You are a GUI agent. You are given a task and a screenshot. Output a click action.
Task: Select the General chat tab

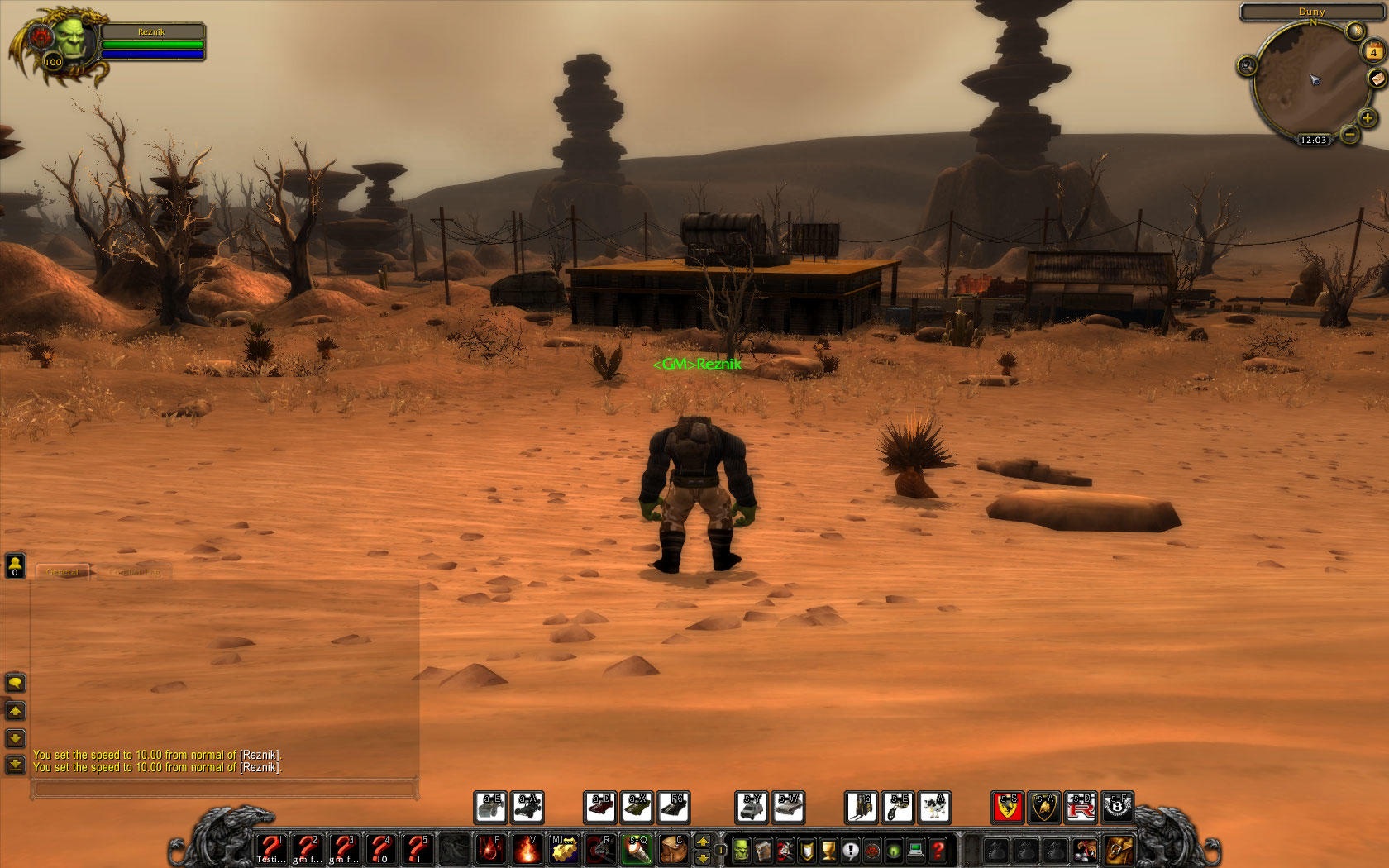click(x=64, y=571)
